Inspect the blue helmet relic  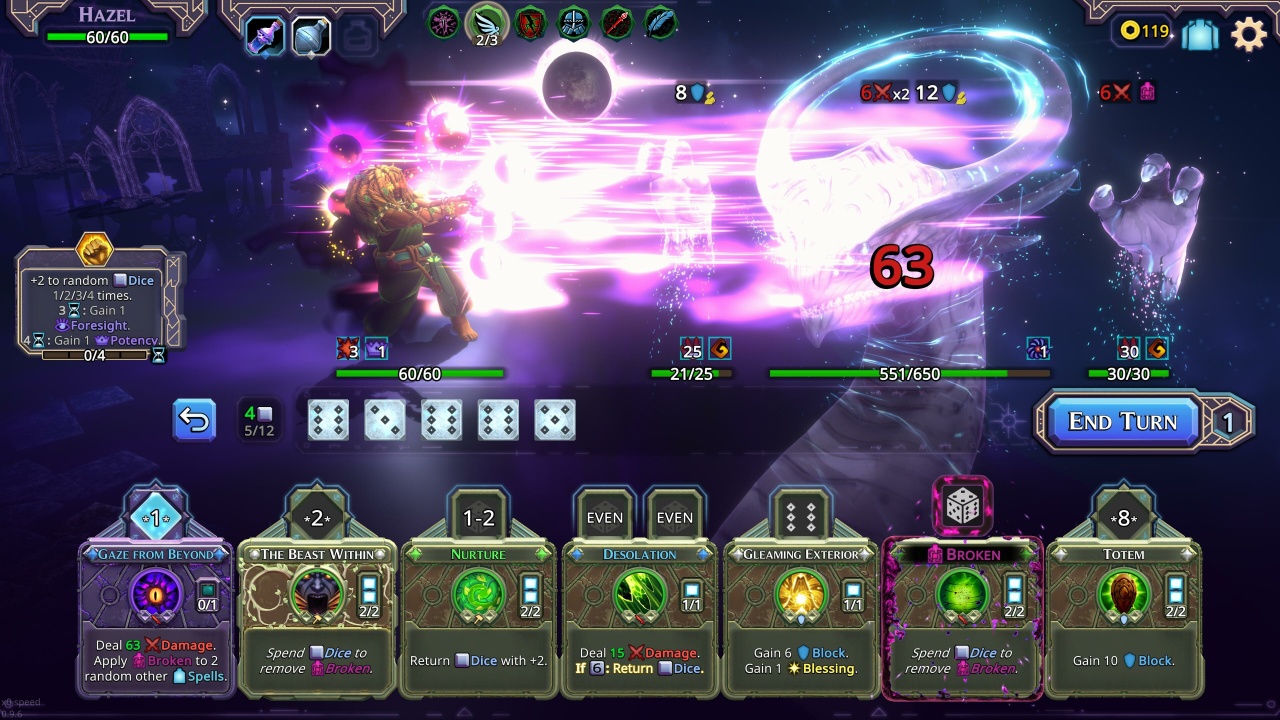coord(574,22)
